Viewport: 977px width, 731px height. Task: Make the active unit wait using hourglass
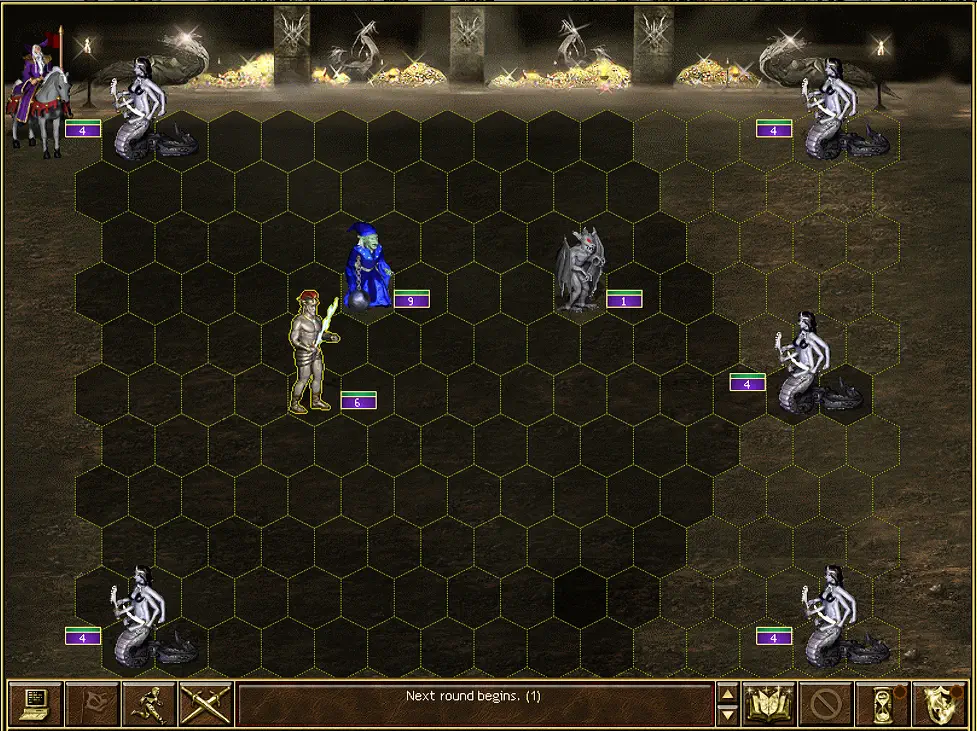pyautogui.click(x=883, y=703)
